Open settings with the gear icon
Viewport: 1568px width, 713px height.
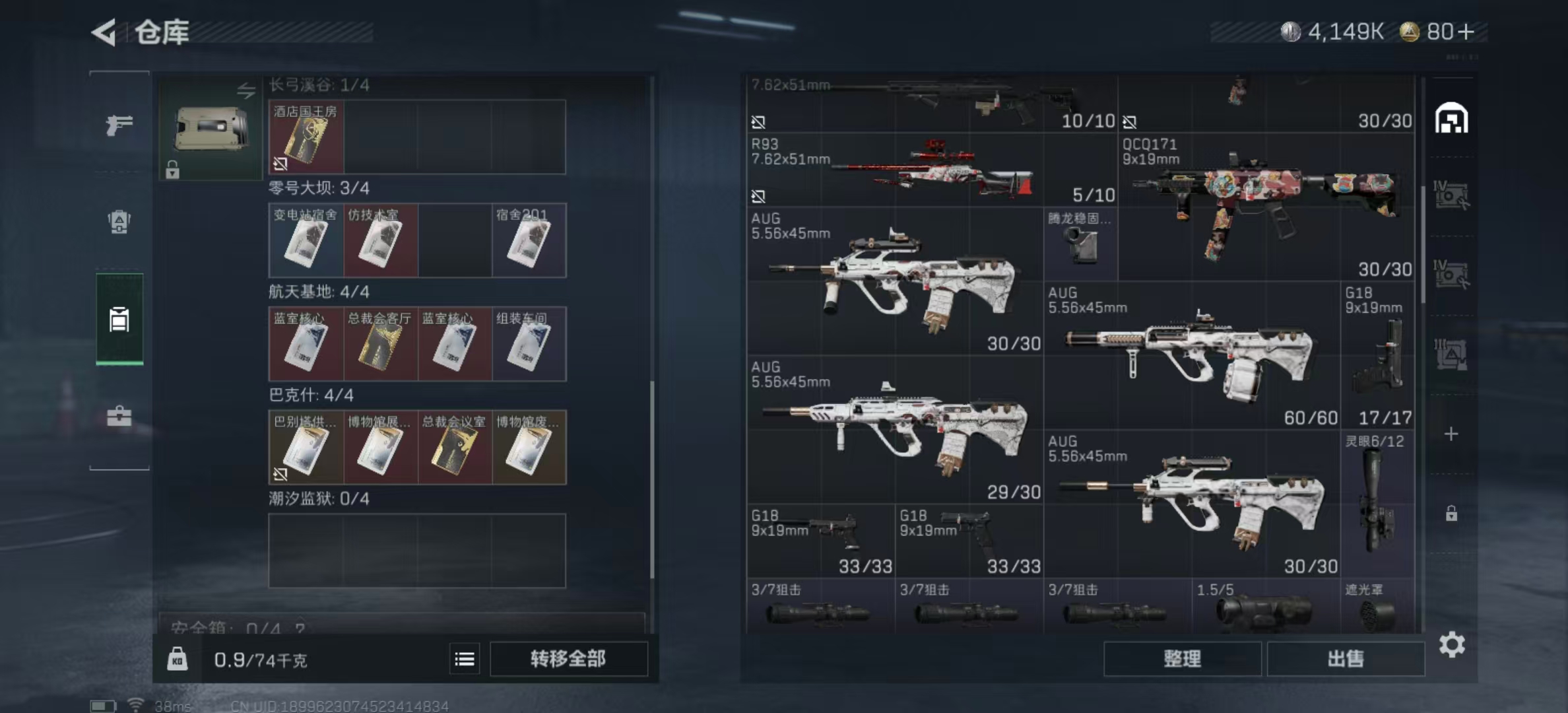click(x=1452, y=644)
